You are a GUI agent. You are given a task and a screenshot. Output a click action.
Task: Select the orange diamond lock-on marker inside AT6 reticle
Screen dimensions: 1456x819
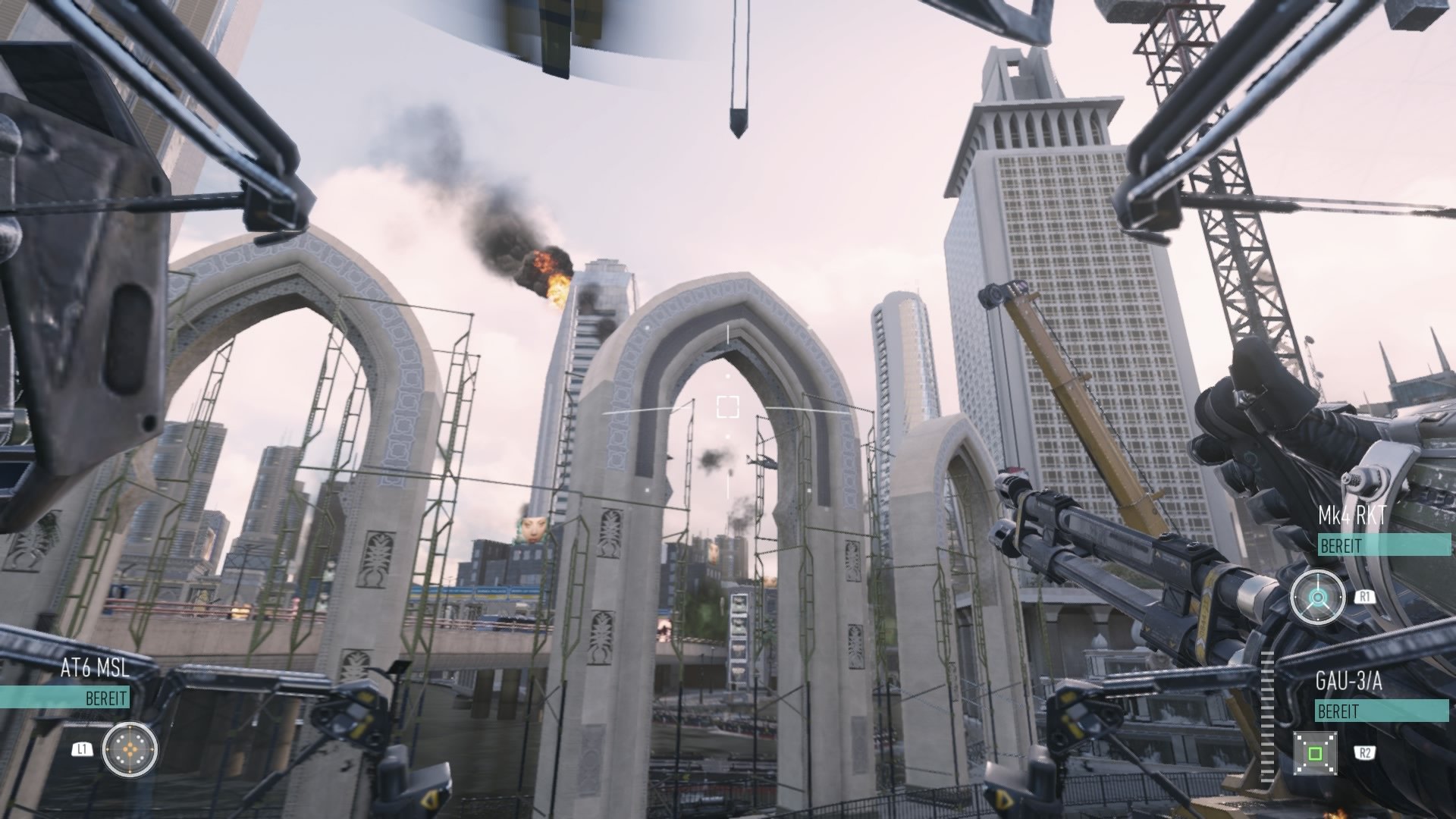pos(130,748)
